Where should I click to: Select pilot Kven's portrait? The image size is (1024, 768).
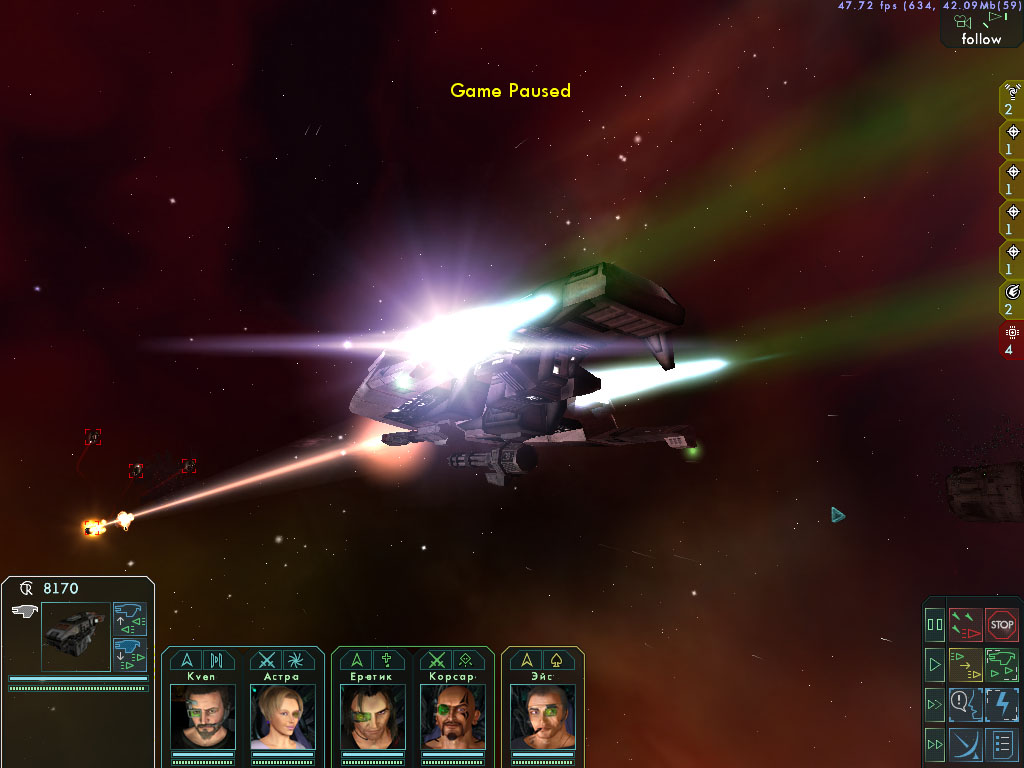click(x=203, y=716)
